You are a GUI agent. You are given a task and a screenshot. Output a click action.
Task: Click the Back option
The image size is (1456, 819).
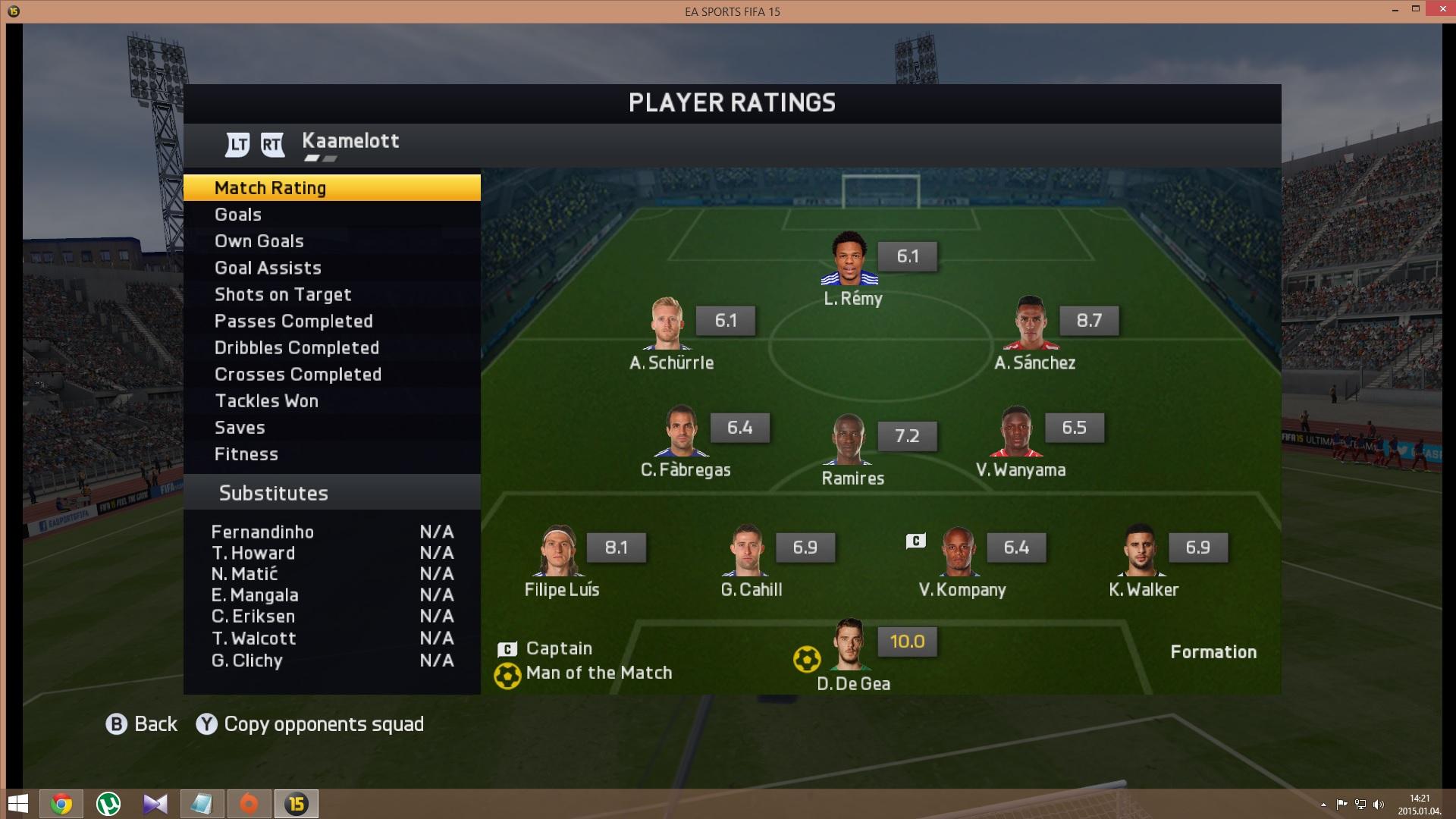(142, 724)
